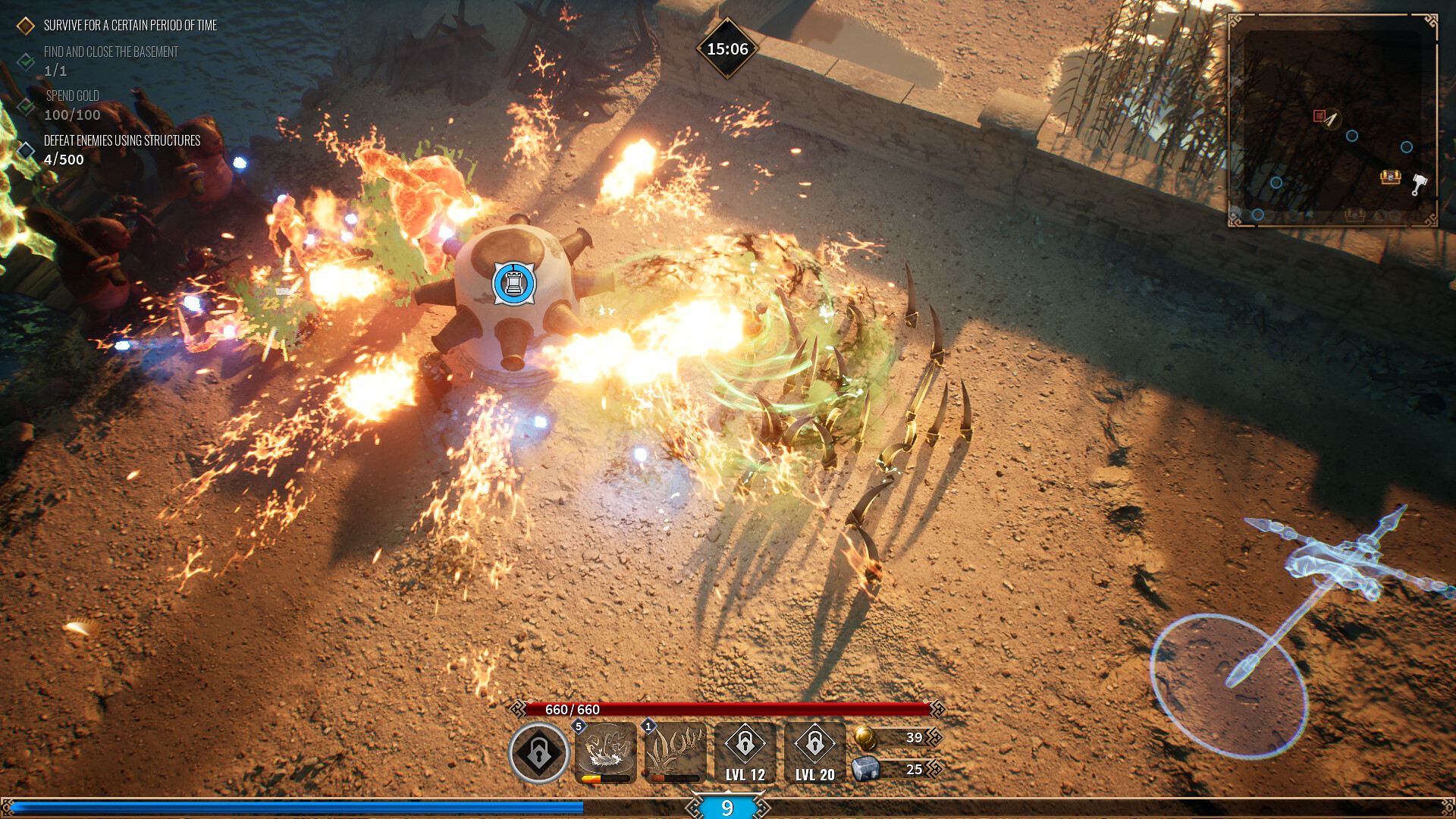Select the locked circular ability slot
The width and height of the screenshot is (1456, 819).
point(538,752)
